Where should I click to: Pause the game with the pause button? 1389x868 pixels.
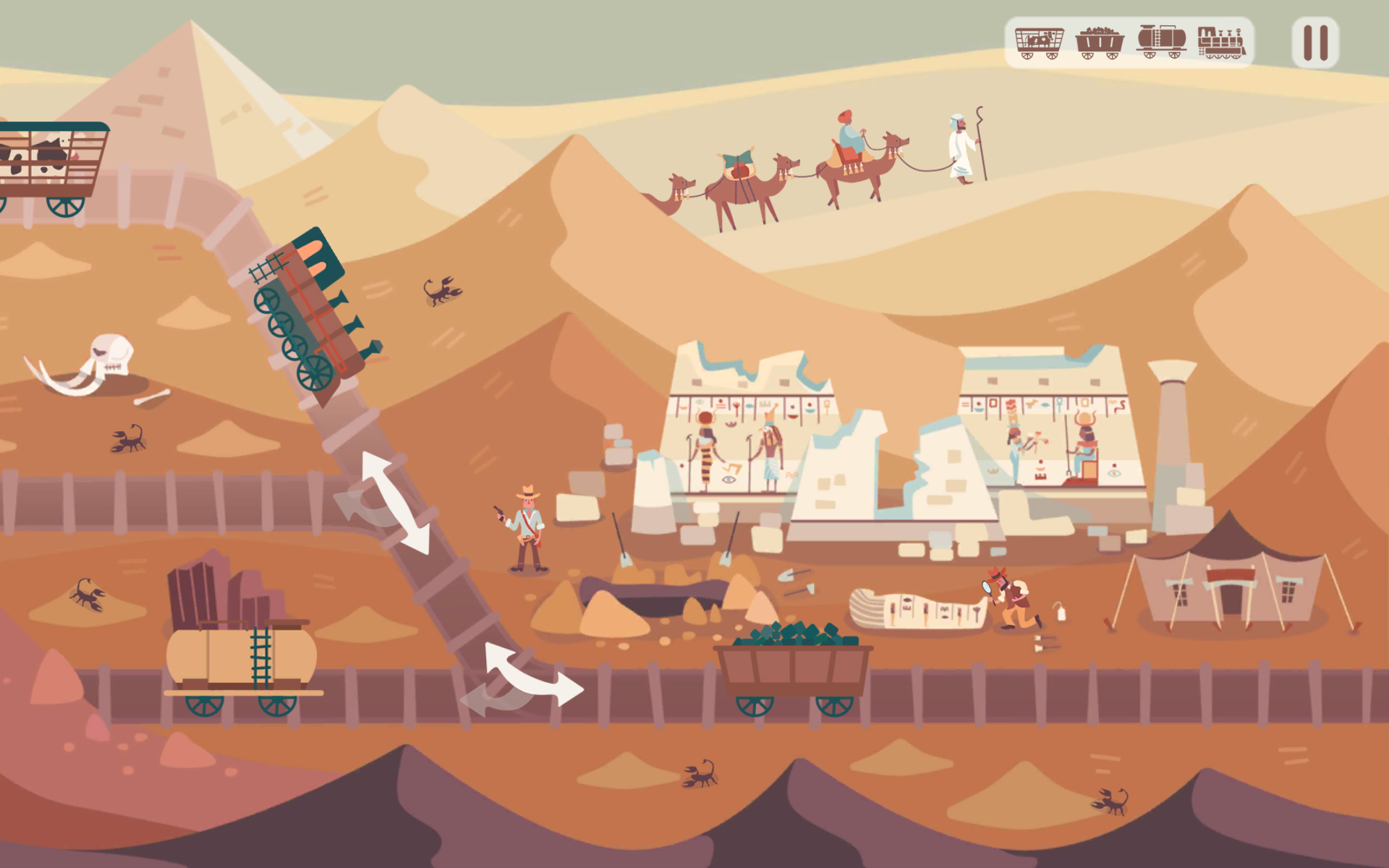point(1313,41)
